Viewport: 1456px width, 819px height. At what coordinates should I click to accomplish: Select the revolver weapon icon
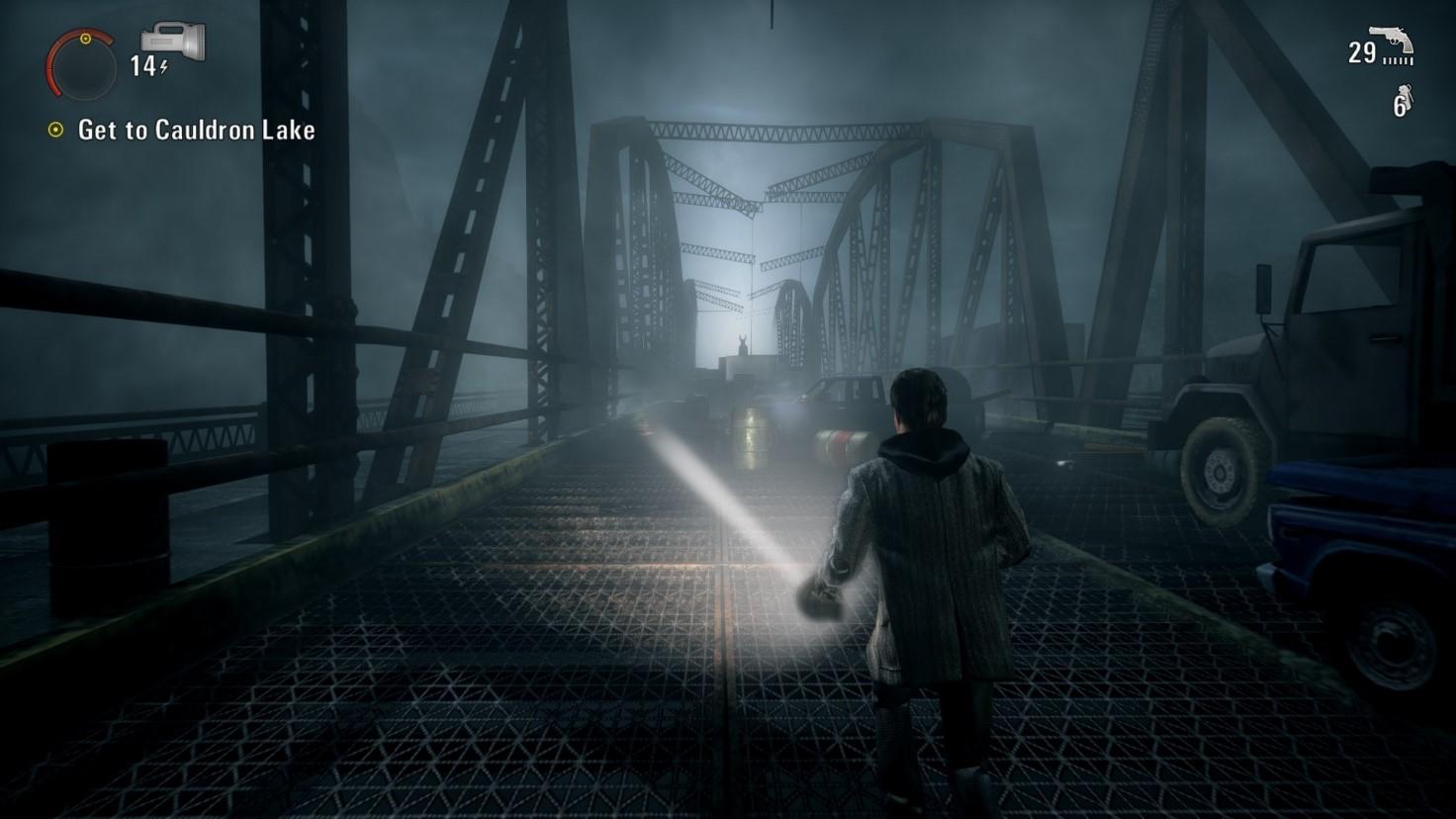click(x=1392, y=44)
